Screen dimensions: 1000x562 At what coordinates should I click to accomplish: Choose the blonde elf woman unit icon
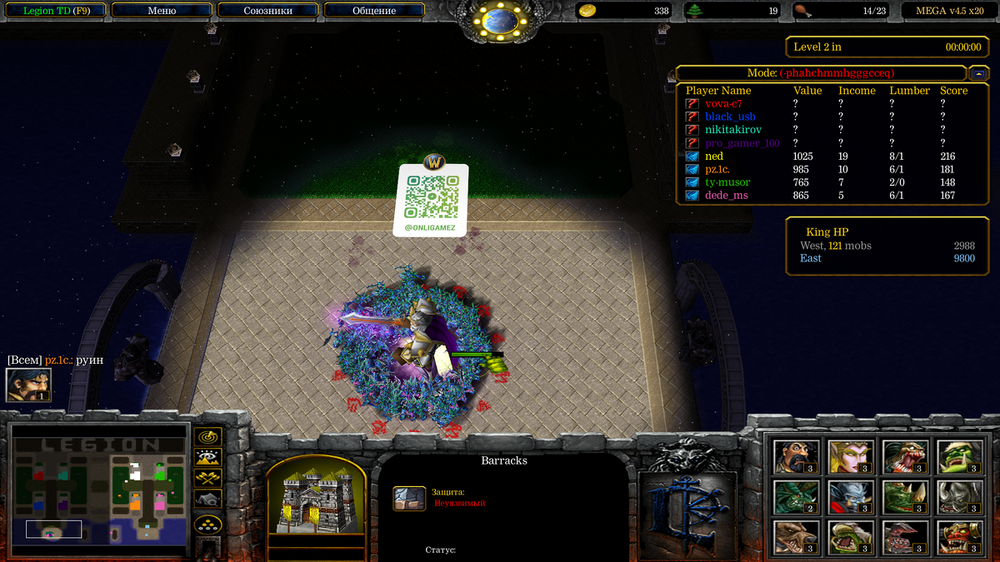(x=851, y=456)
